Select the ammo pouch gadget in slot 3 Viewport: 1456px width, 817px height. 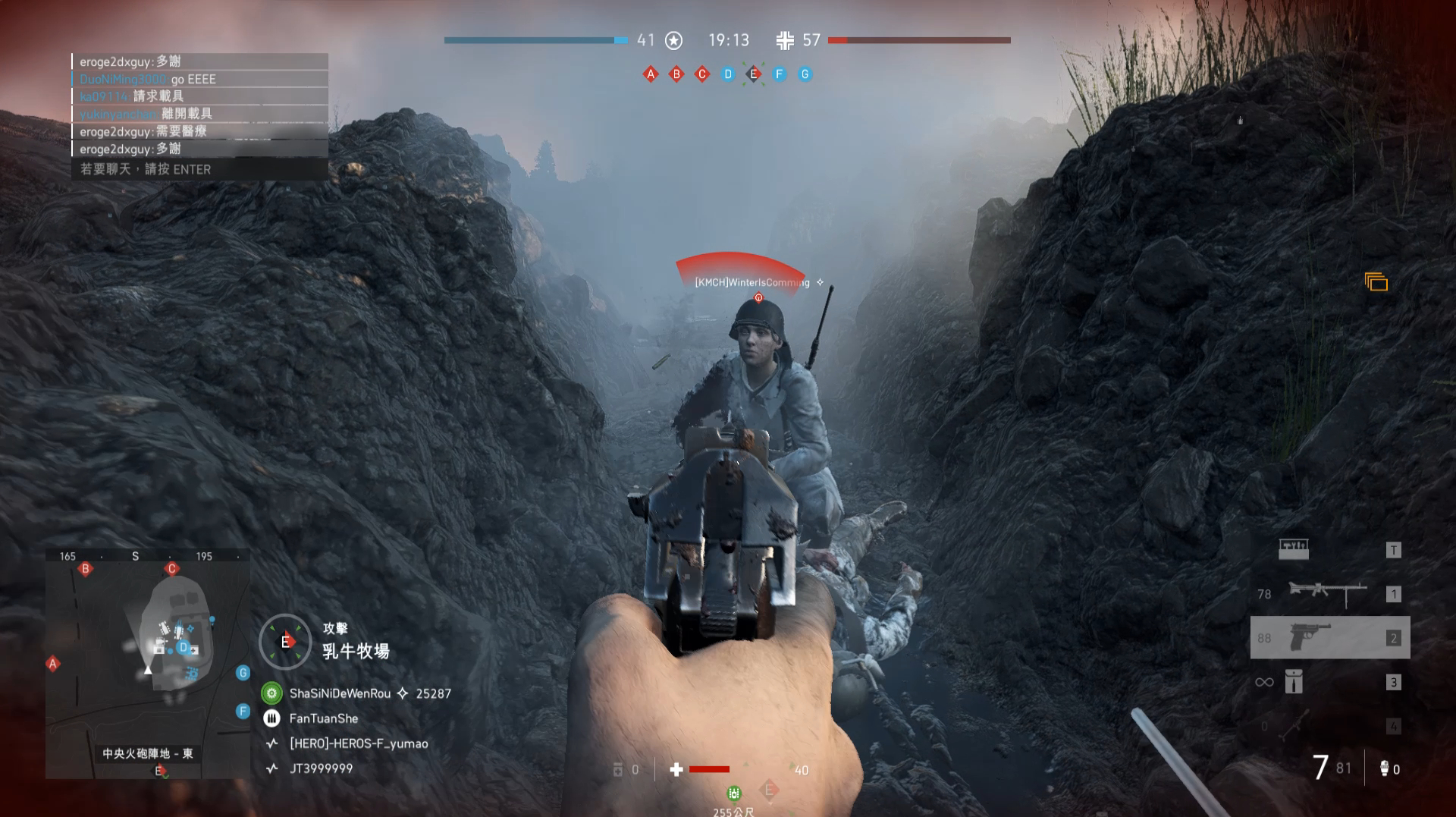1294,682
